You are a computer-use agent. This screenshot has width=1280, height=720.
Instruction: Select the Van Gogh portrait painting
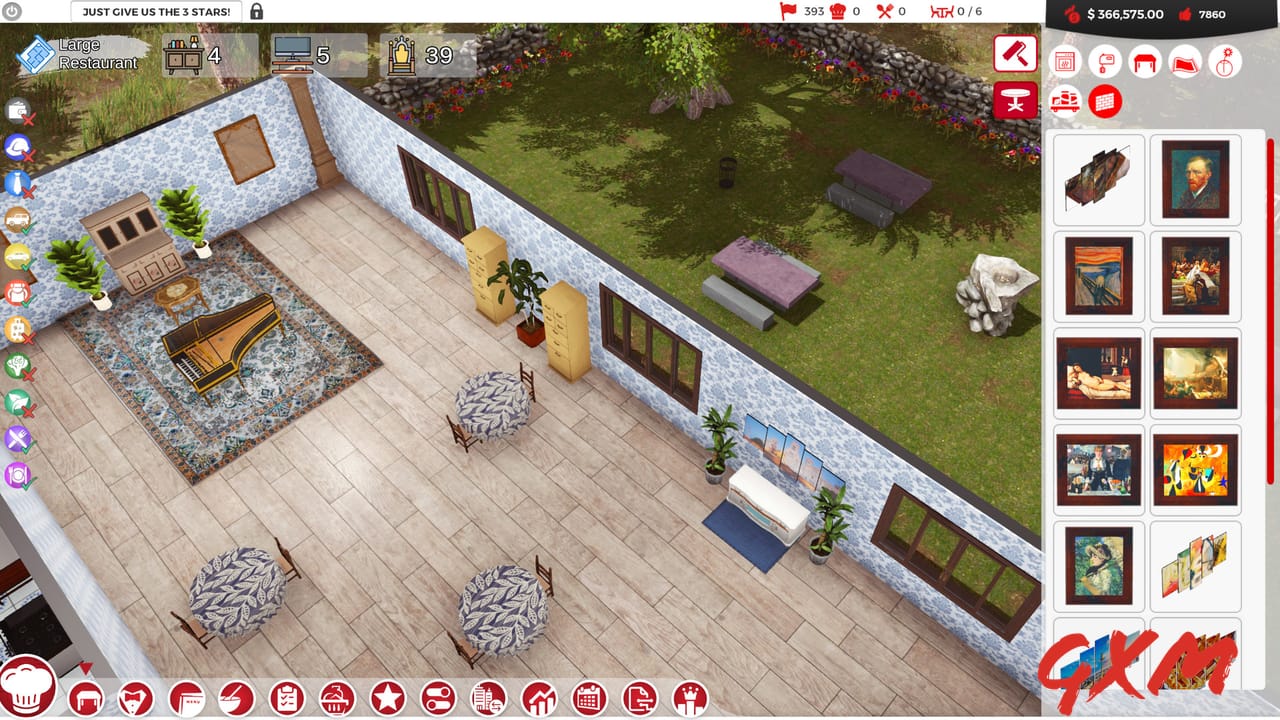pos(1196,180)
